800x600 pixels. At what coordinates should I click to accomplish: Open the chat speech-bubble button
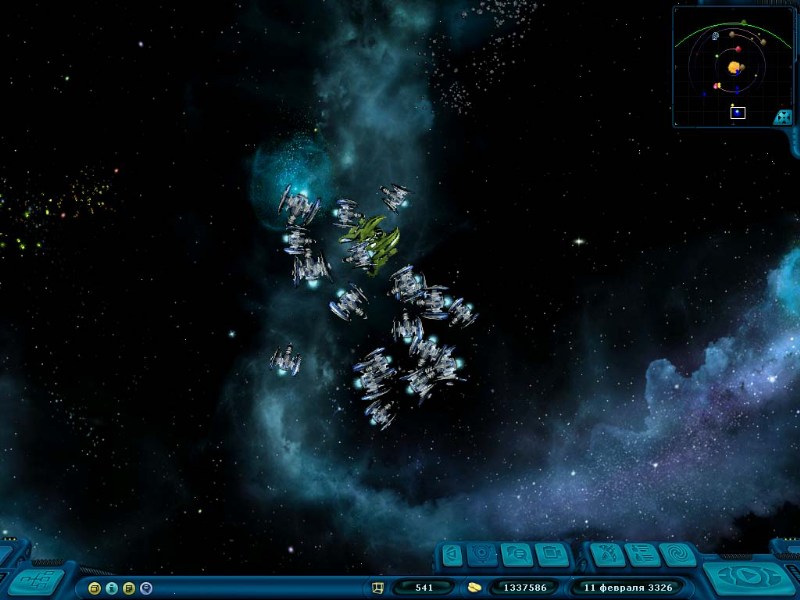coord(517,554)
